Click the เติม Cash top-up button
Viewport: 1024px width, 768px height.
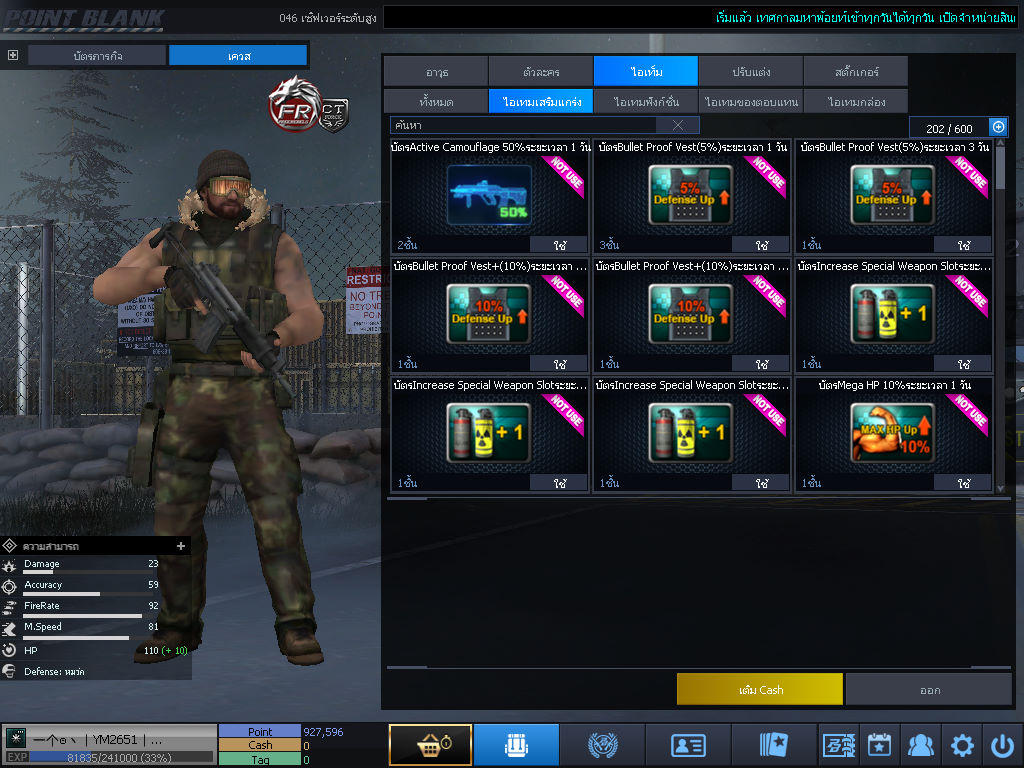coord(760,689)
